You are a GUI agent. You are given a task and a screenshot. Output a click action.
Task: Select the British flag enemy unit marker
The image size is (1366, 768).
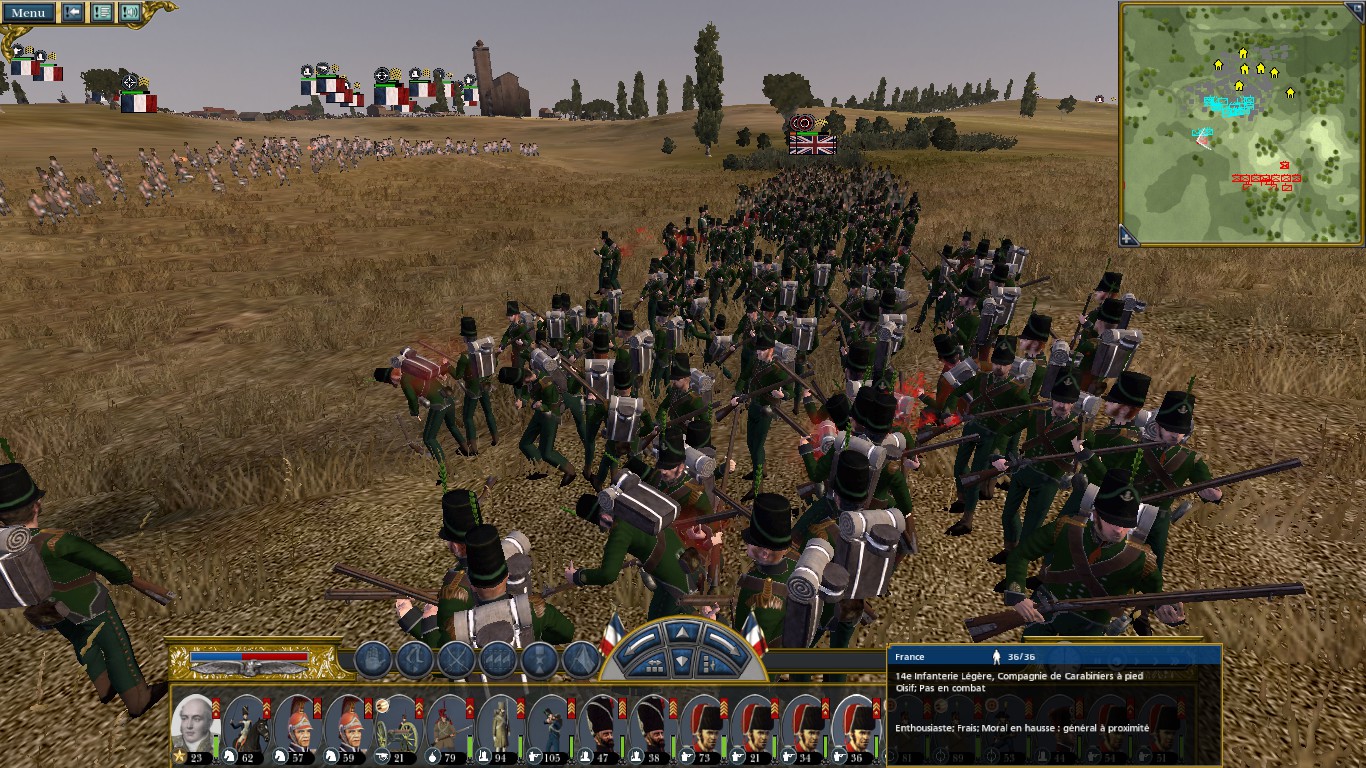(x=812, y=144)
